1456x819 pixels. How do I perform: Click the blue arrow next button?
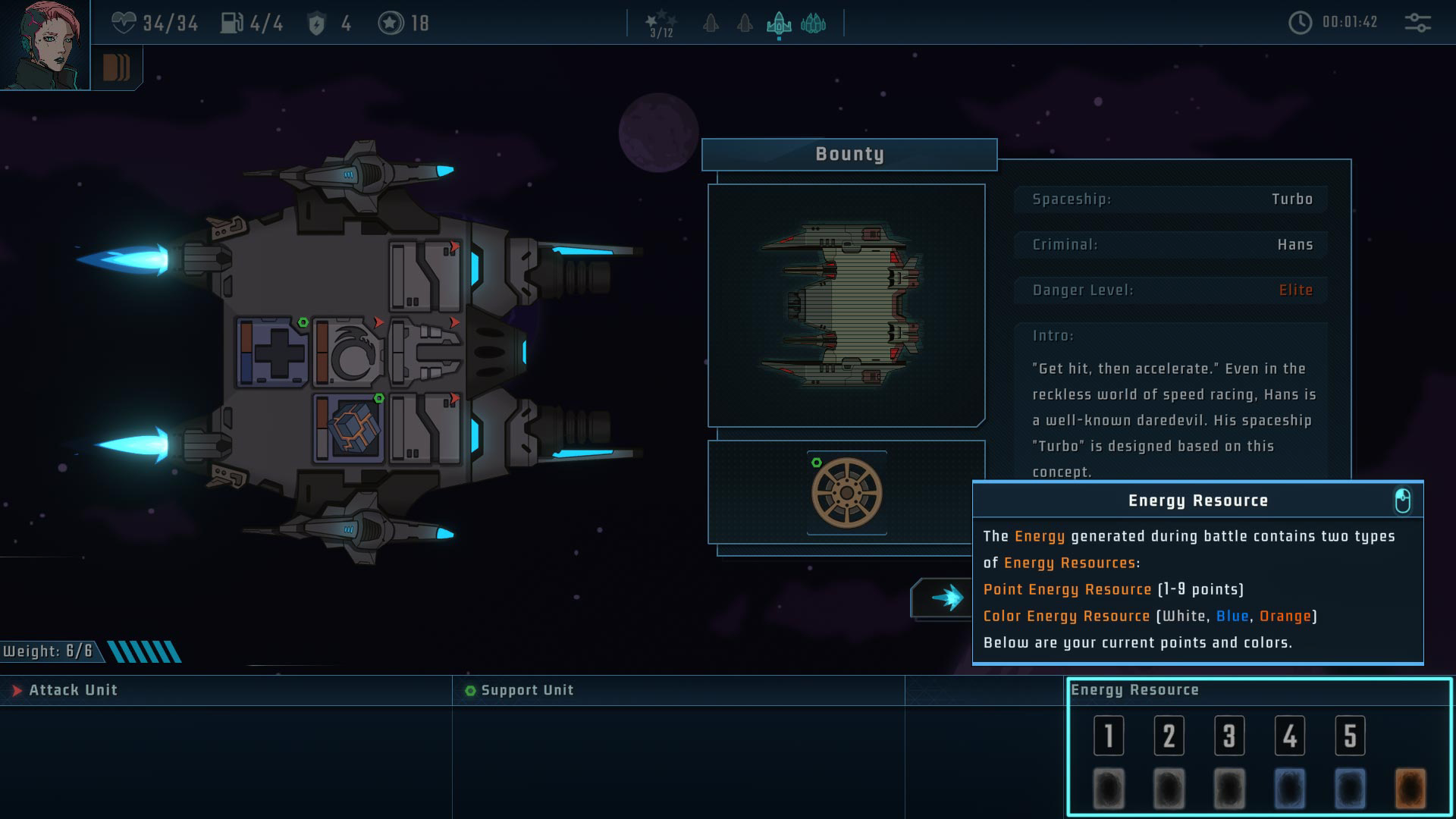tap(943, 598)
